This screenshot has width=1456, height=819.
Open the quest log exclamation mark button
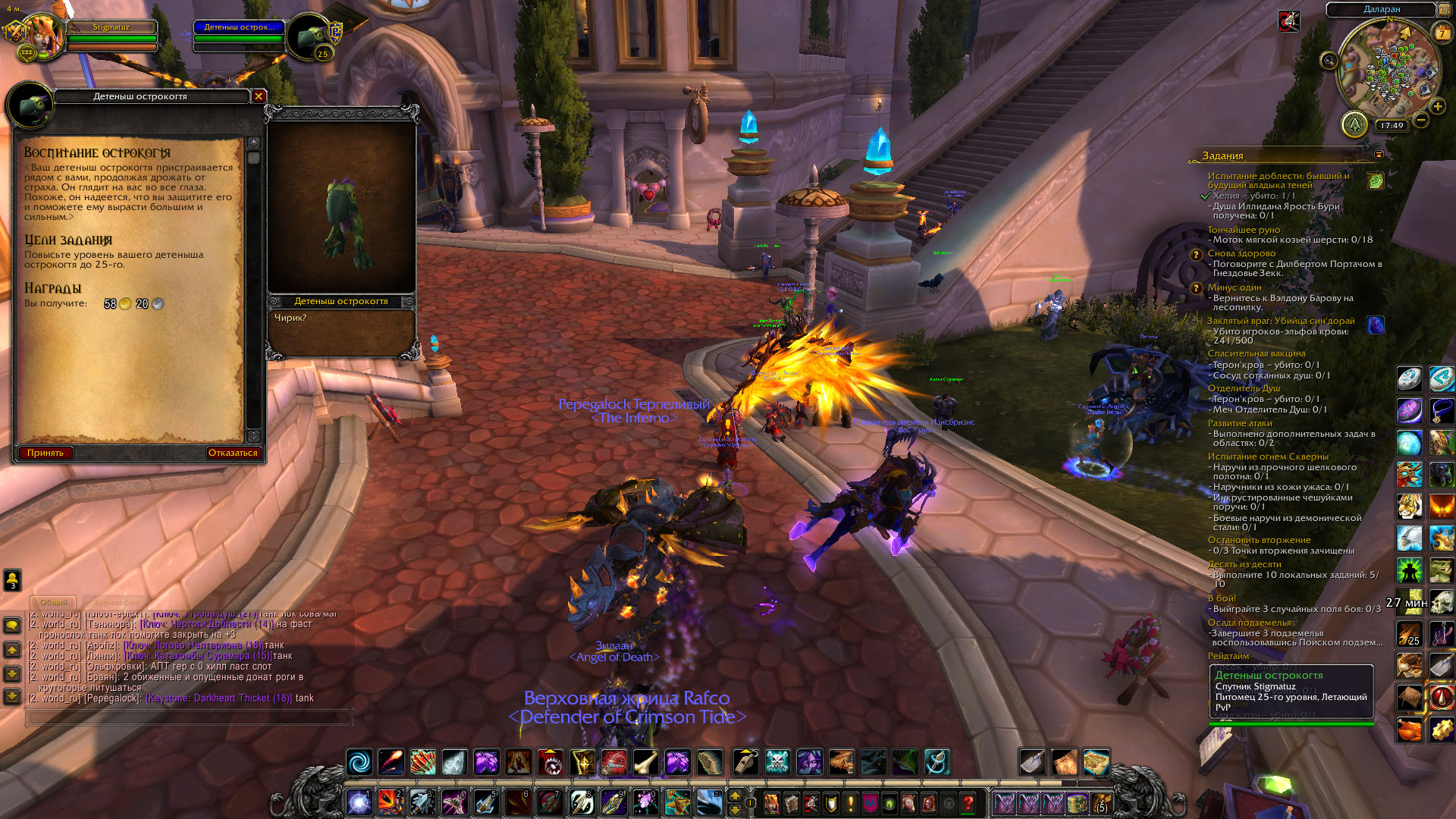(x=851, y=802)
